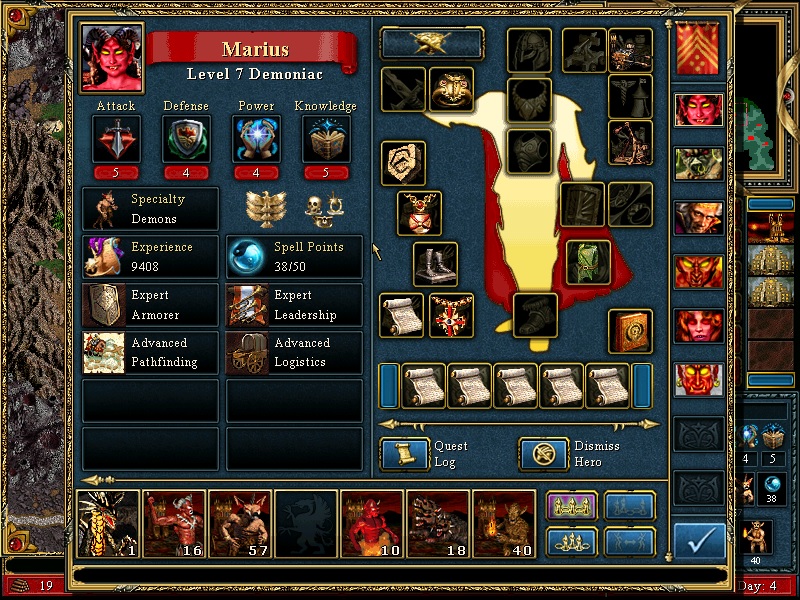Click the Demons specialty entry
The width and height of the screenshot is (800, 600).
(150, 209)
